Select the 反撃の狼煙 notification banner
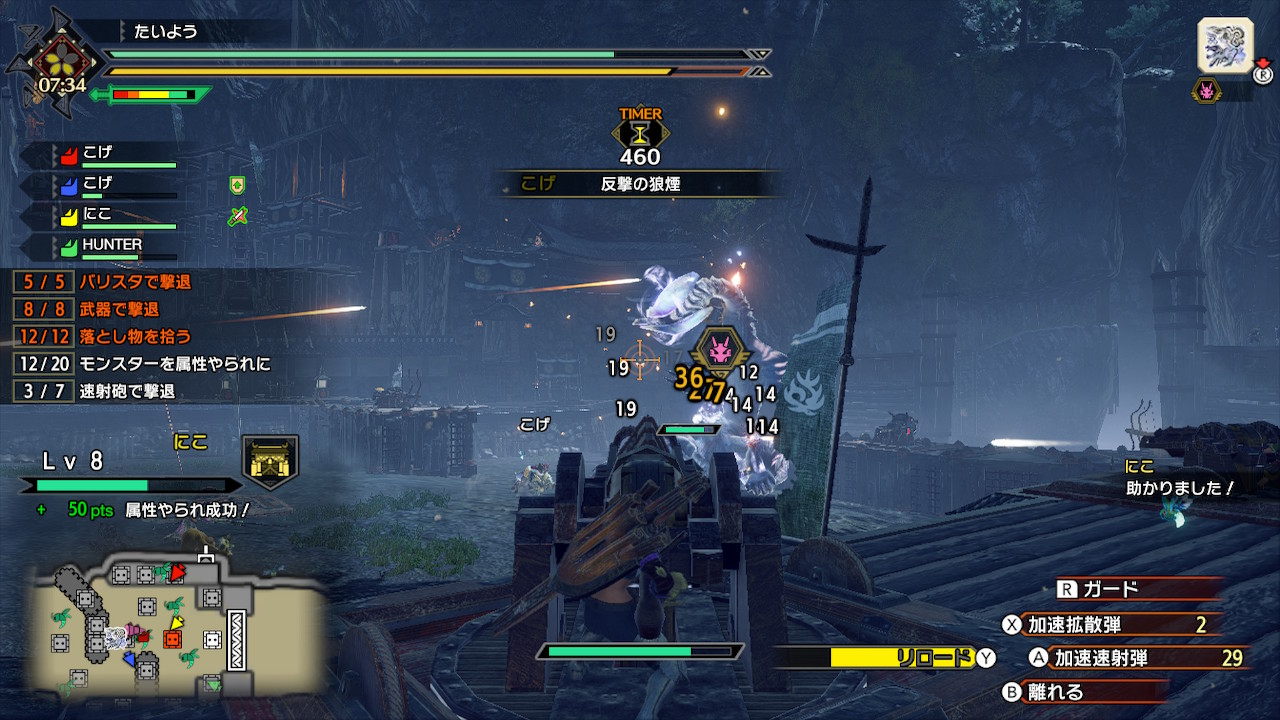This screenshot has width=1280, height=720. click(640, 184)
